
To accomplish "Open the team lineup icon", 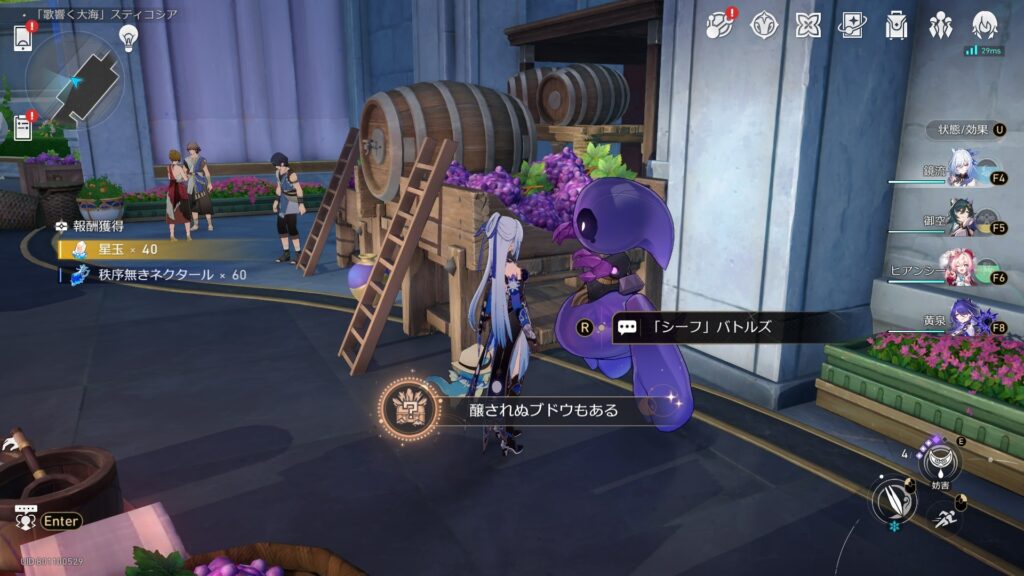I will pyautogui.click(x=940, y=25).
